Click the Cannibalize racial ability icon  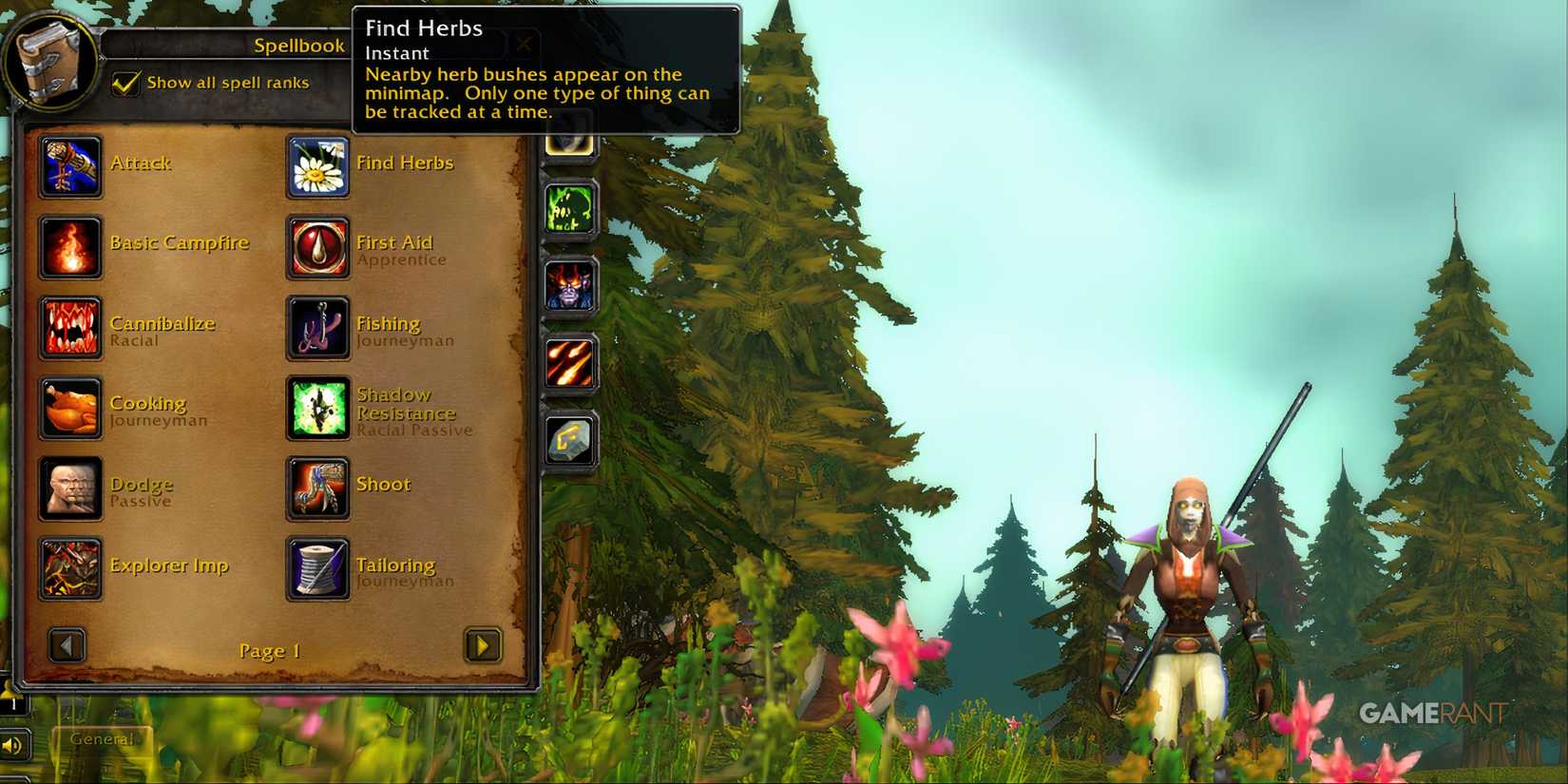70,326
